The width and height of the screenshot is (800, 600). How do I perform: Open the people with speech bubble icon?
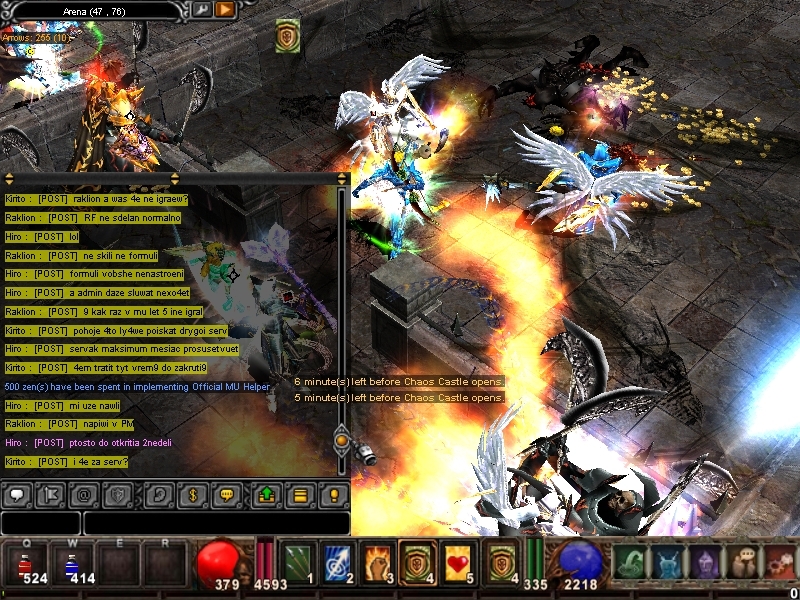coord(743,563)
